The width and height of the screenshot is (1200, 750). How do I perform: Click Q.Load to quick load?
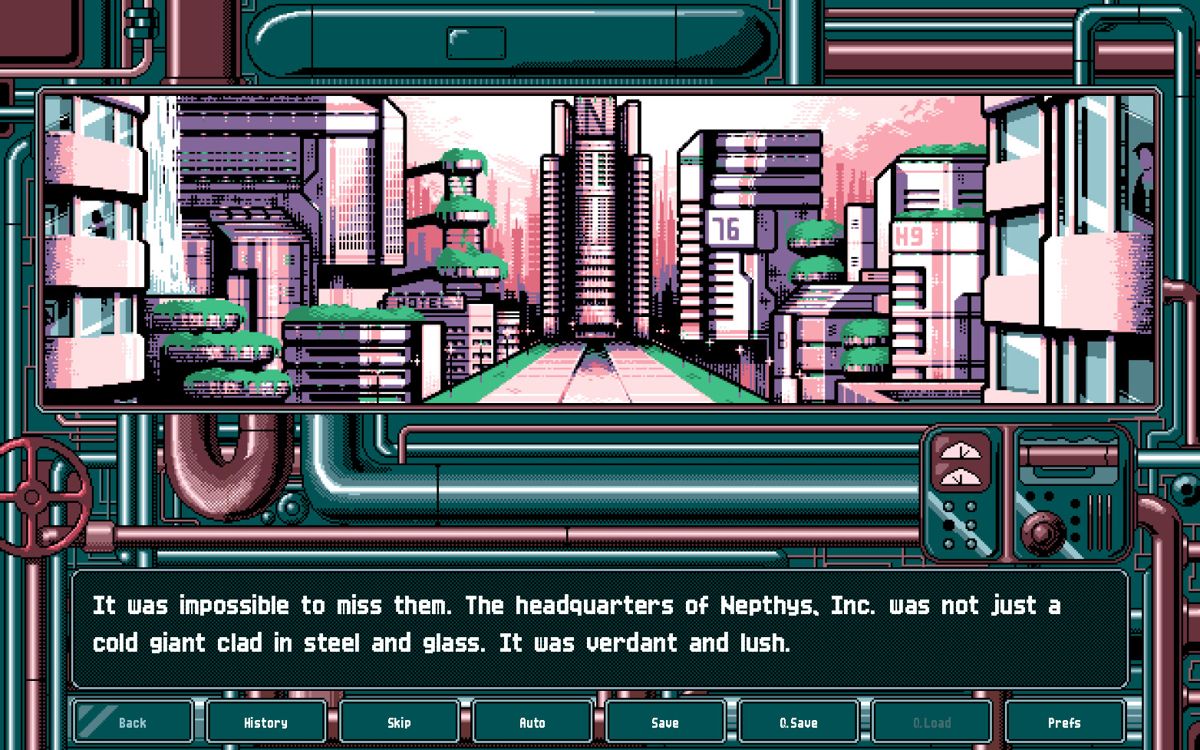(x=931, y=722)
